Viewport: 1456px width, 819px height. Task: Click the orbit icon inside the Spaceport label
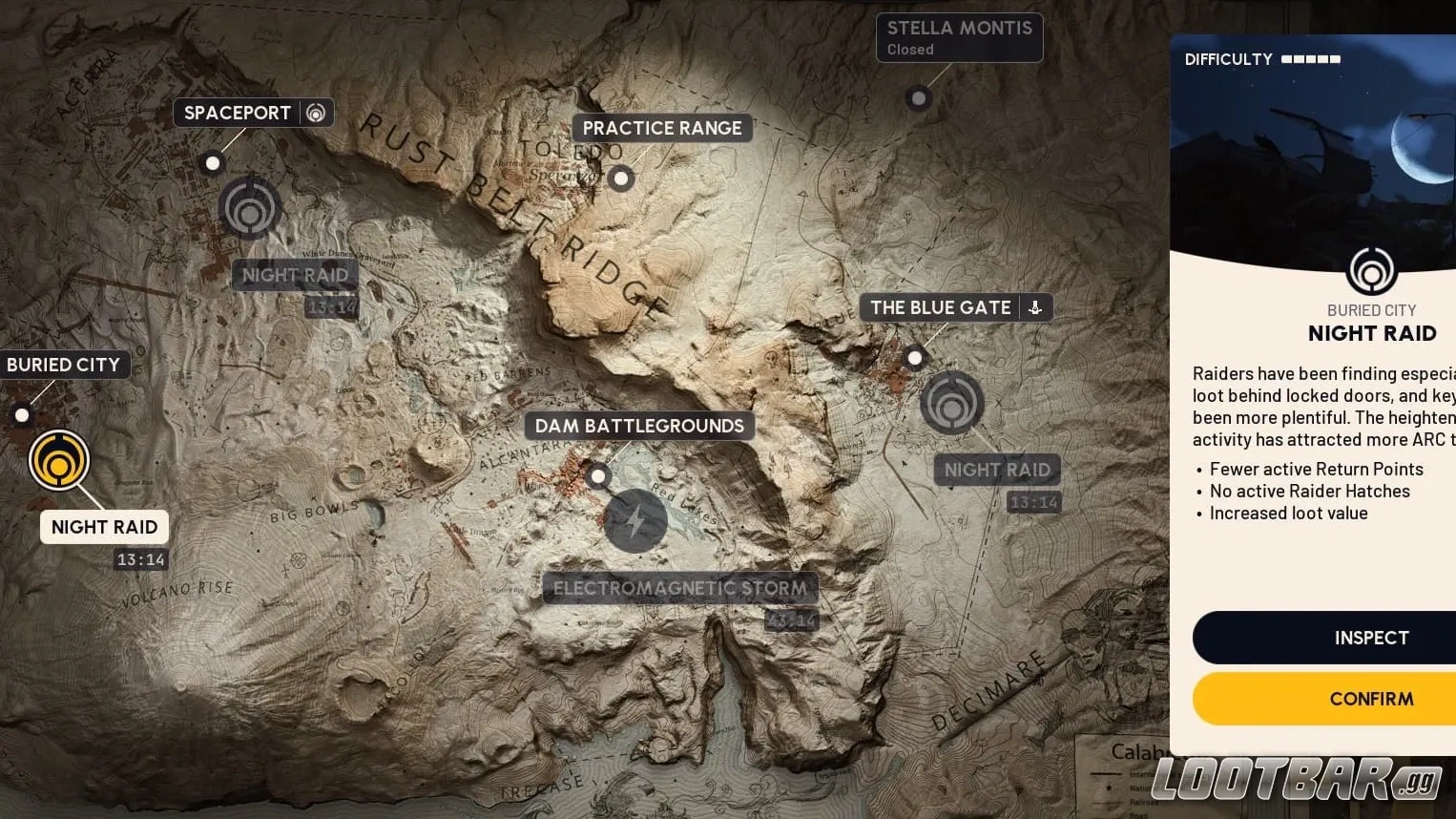316,113
